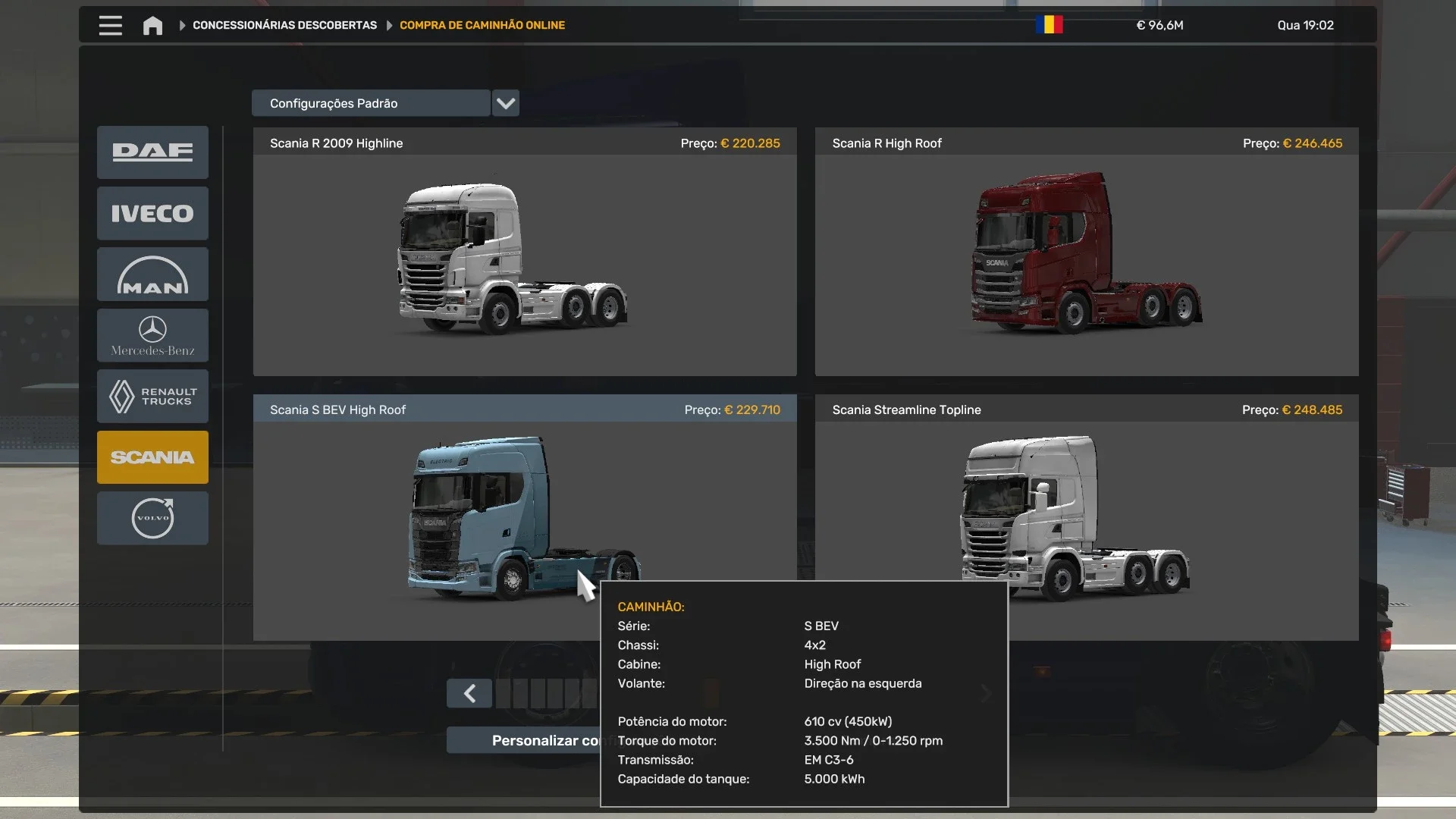Switch to the IVECO brand tab
Image resolution: width=1456 pixels, height=819 pixels.
point(152,213)
